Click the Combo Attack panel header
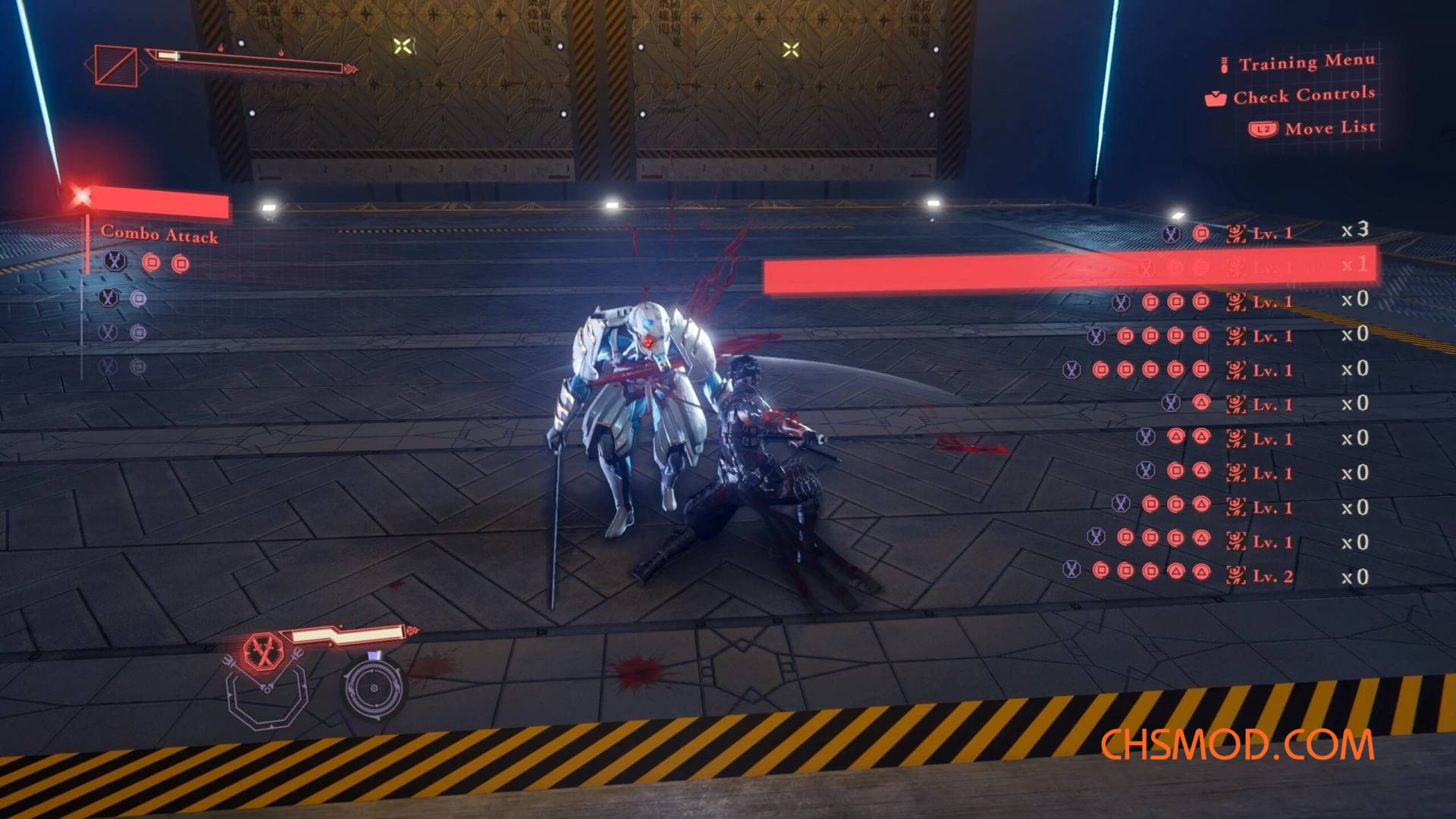 [159, 234]
